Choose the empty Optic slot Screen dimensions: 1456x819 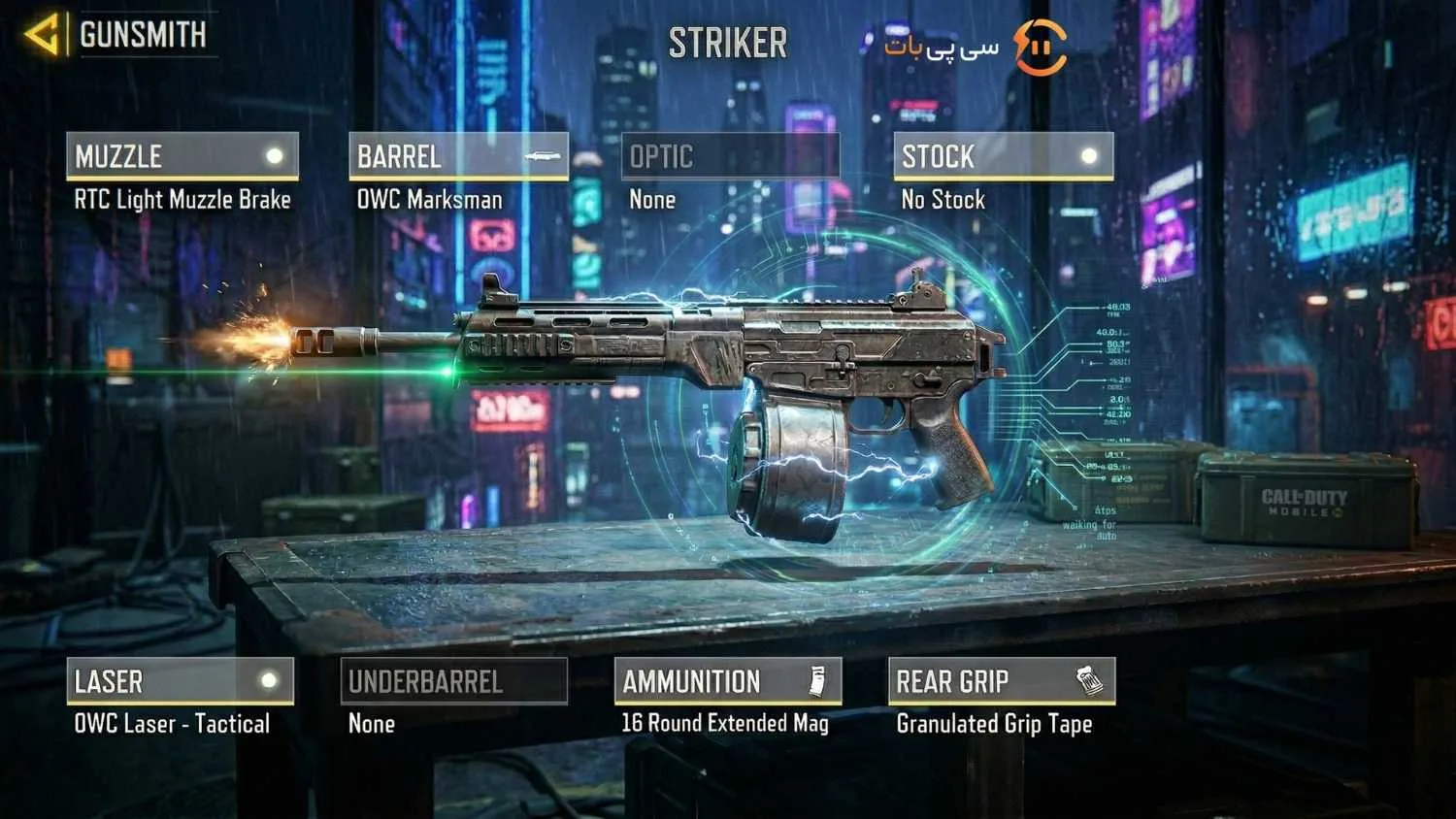pyautogui.click(x=730, y=156)
